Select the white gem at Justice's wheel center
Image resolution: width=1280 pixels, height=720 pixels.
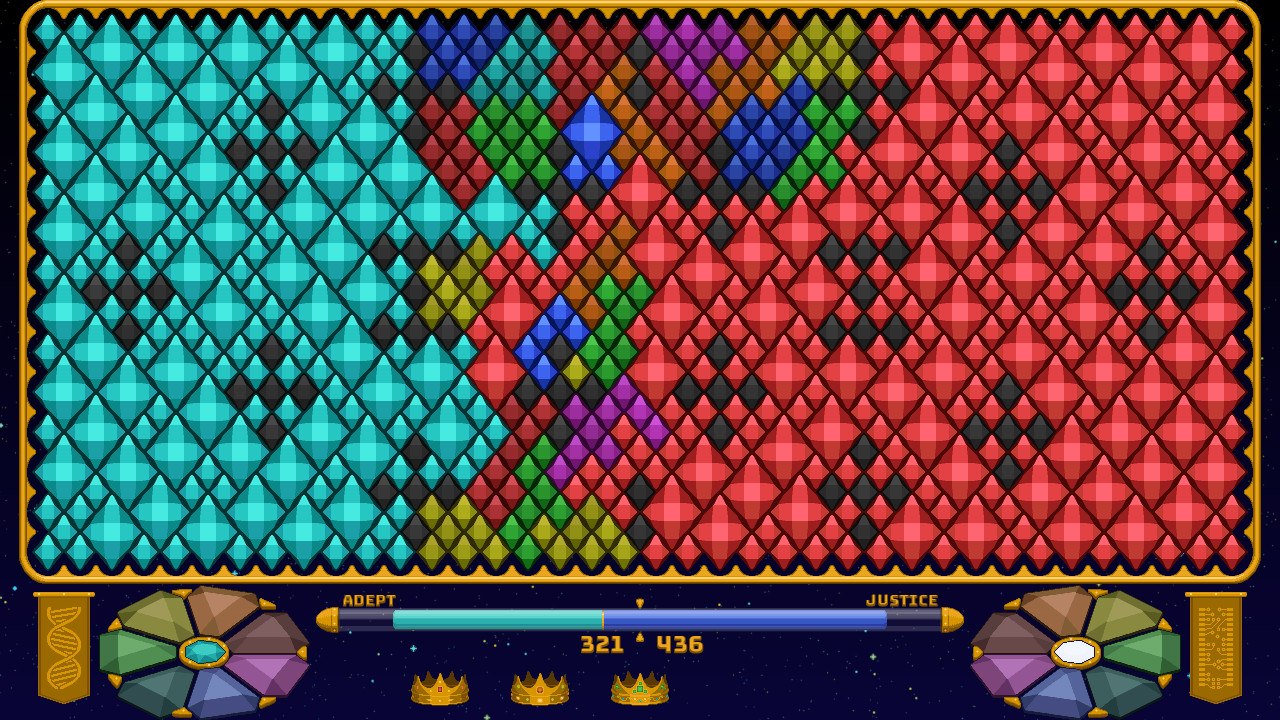pyautogui.click(x=1075, y=651)
